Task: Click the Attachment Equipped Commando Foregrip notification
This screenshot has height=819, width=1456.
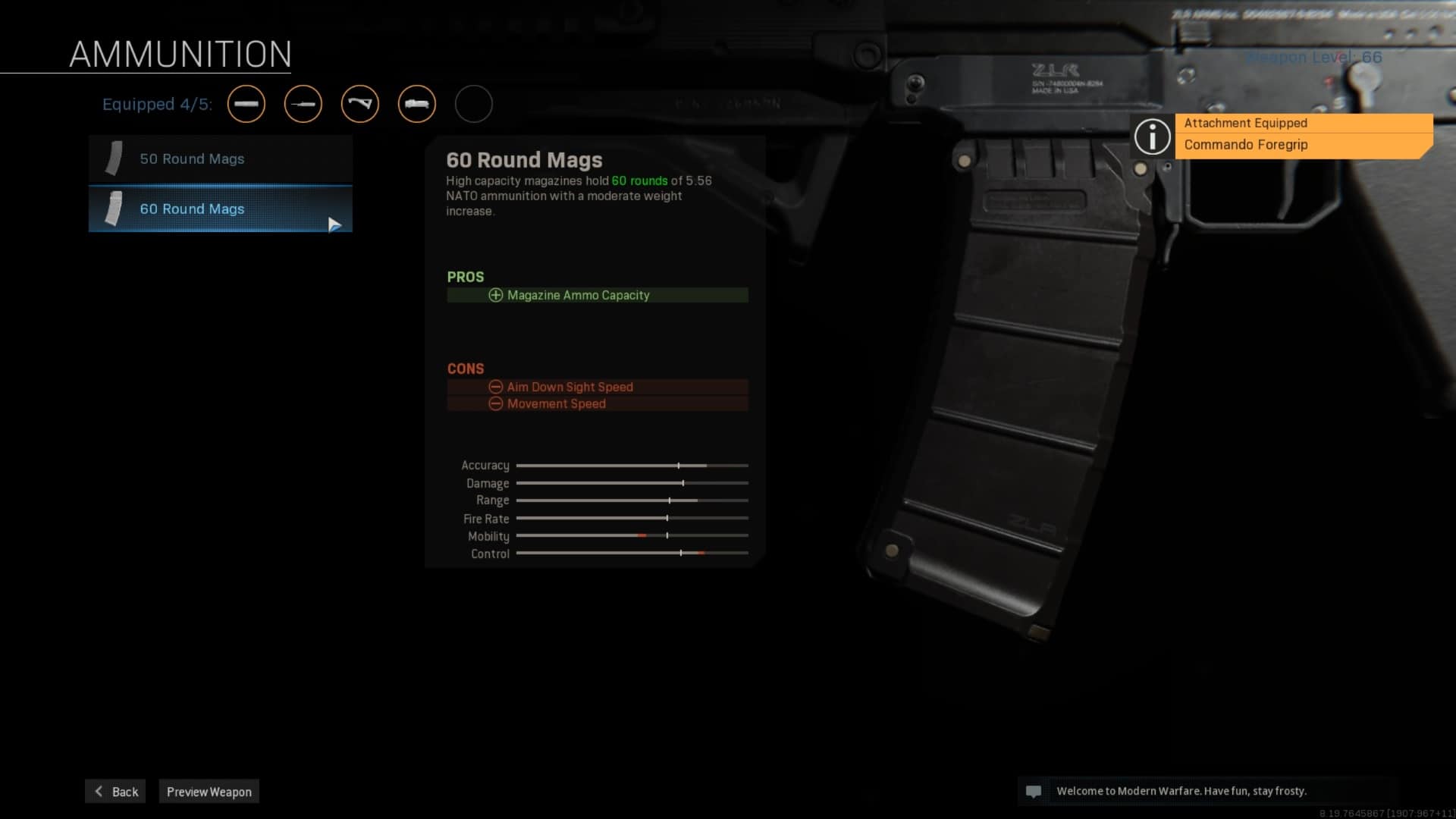Action: pos(1303,135)
